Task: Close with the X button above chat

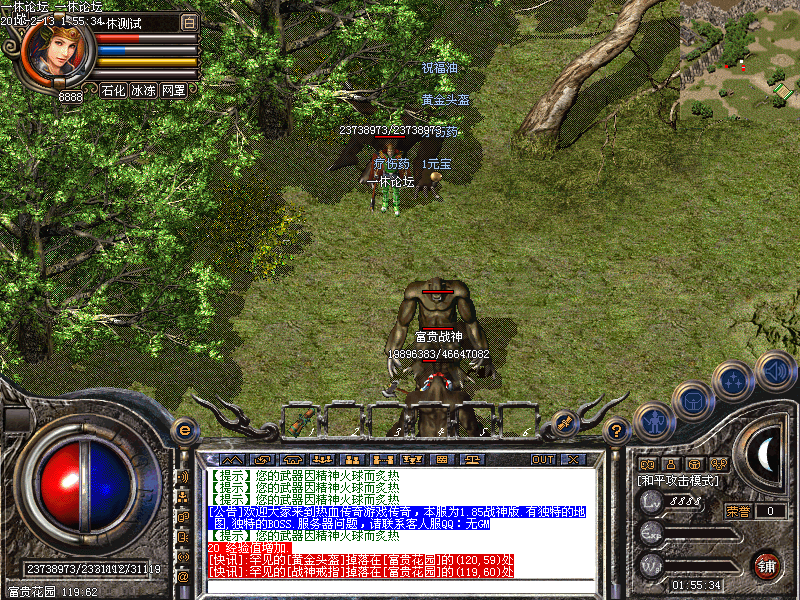Action: click(573, 459)
